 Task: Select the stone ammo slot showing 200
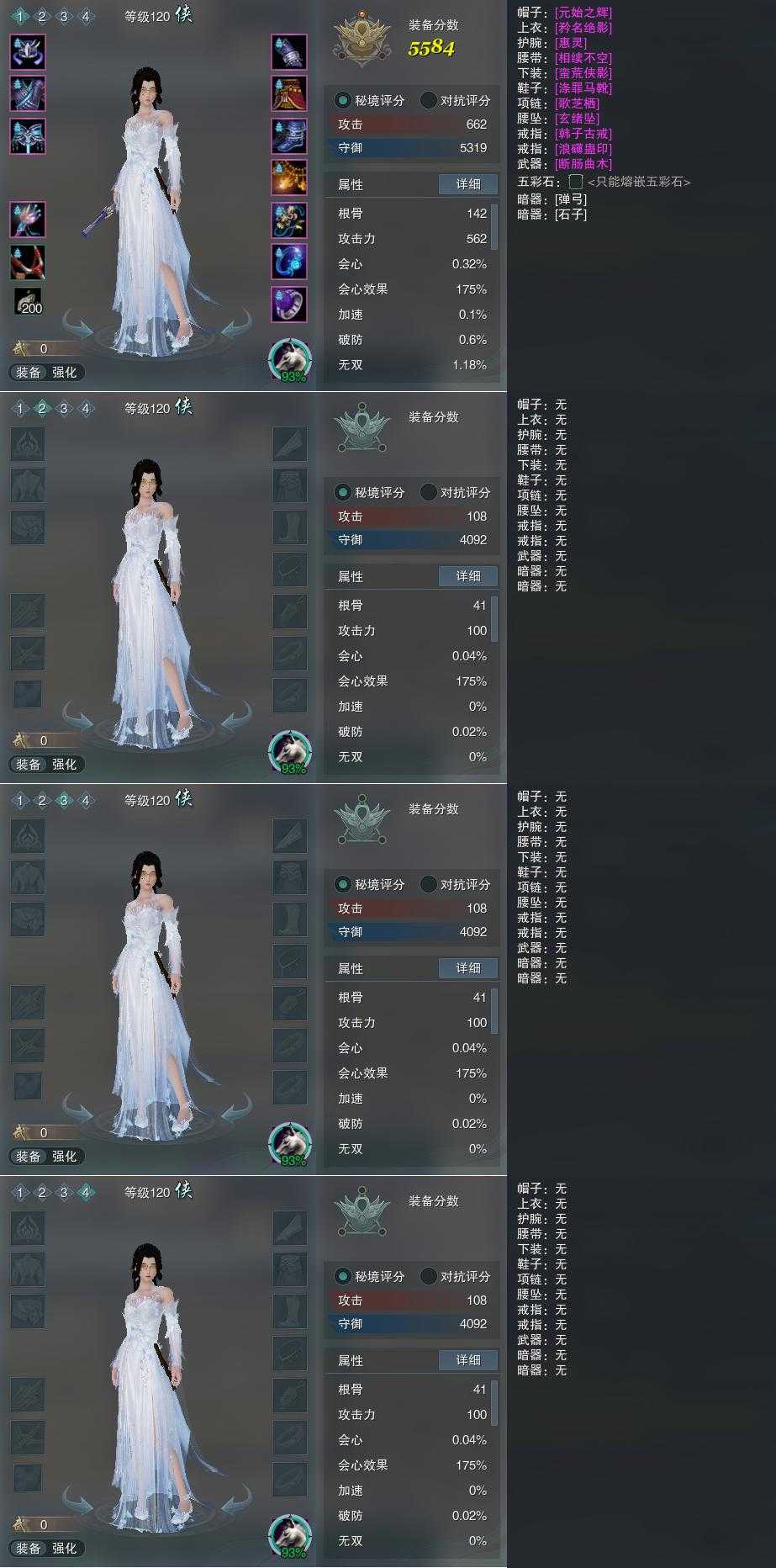(28, 302)
